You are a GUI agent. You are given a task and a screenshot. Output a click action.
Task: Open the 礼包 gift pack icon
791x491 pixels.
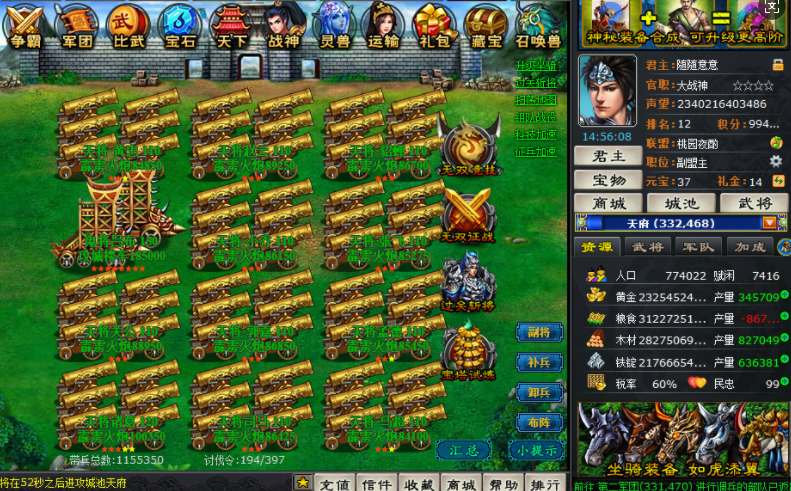pyautogui.click(x=435, y=25)
